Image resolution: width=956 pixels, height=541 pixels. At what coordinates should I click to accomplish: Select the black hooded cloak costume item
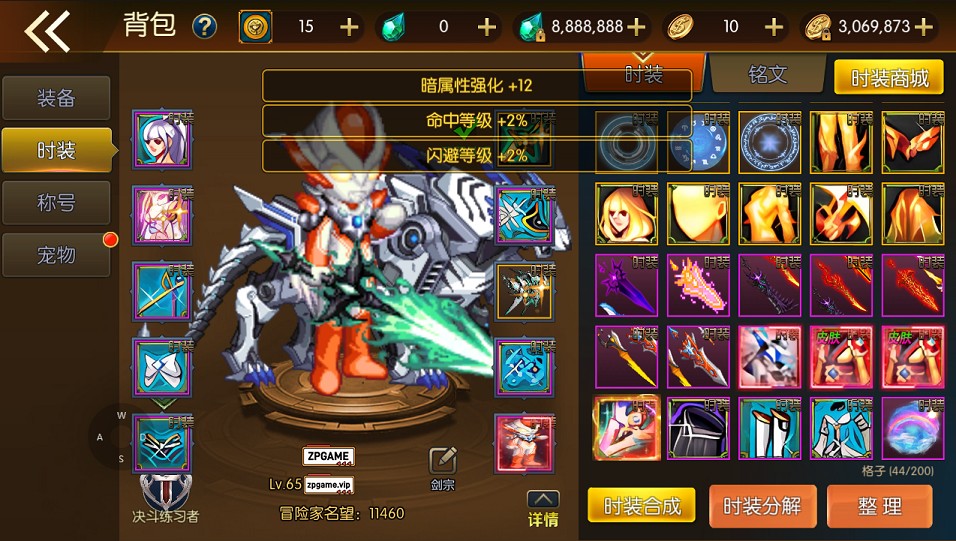(x=698, y=428)
